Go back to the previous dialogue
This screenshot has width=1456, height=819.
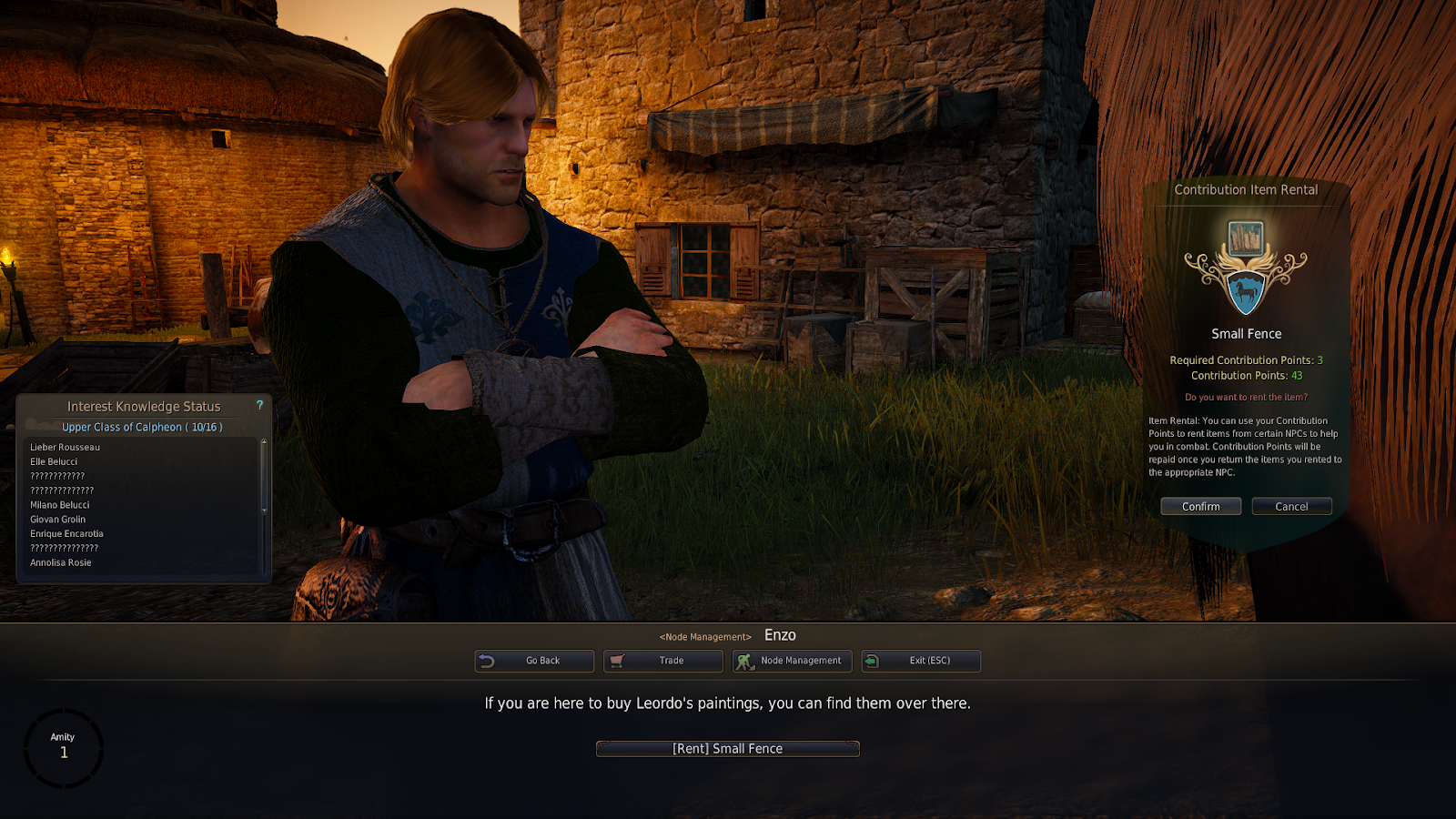534,661
